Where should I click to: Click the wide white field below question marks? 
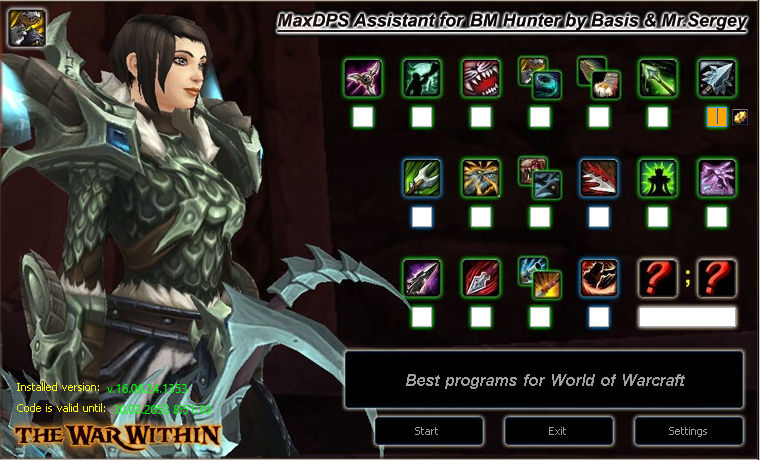tap(687, 317)
